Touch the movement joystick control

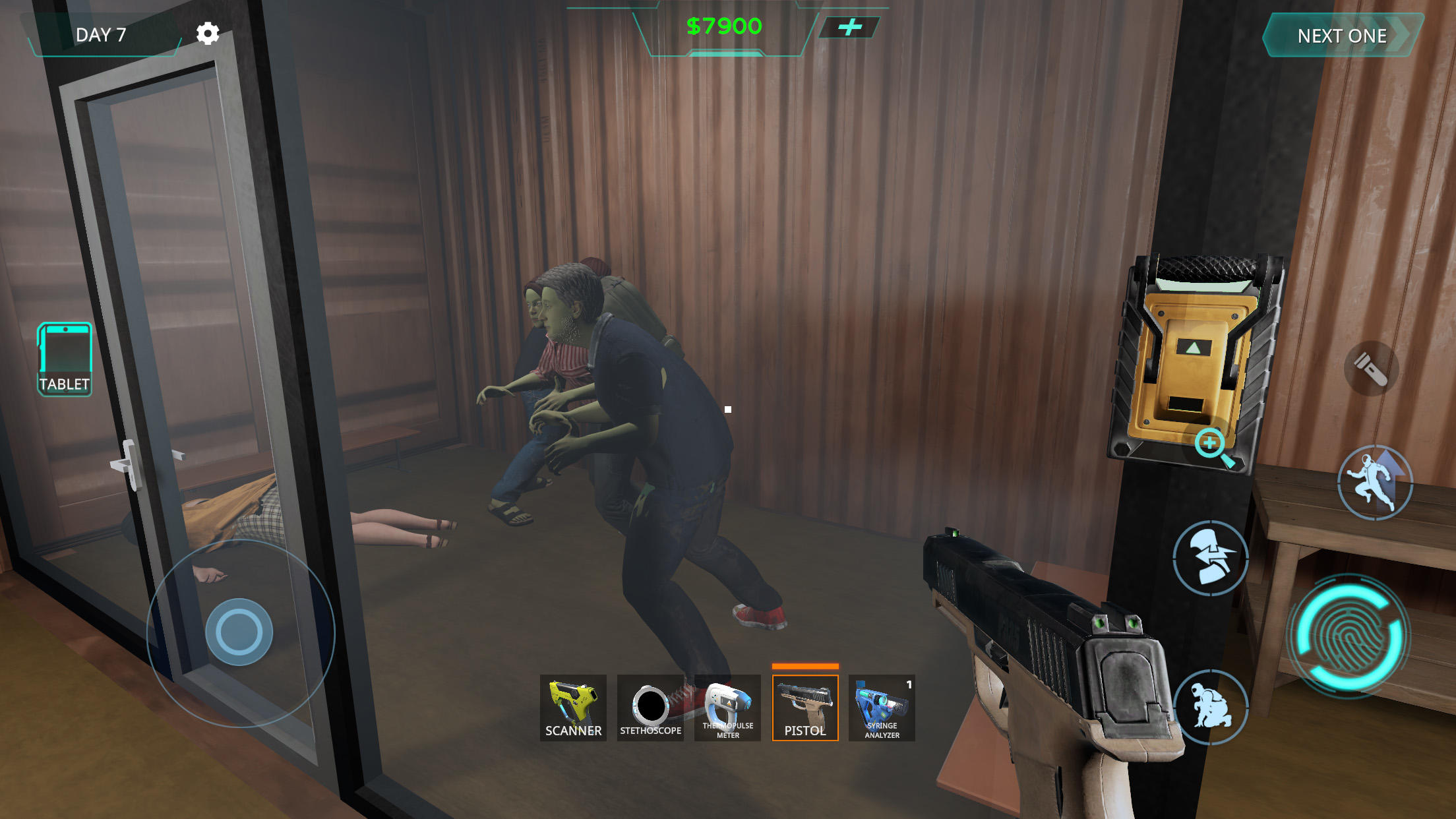click(x=240, y=631)
